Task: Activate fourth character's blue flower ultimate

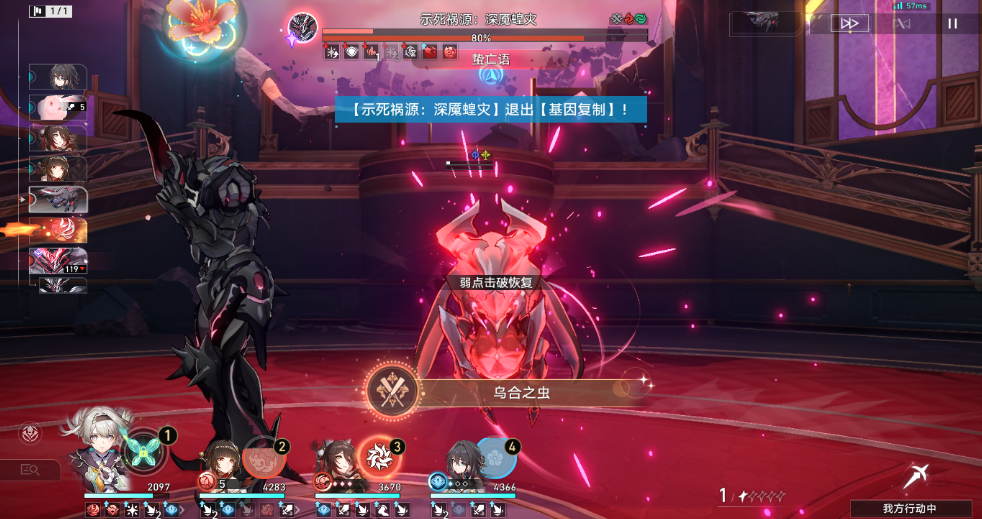Action: (x=494, y=457)
